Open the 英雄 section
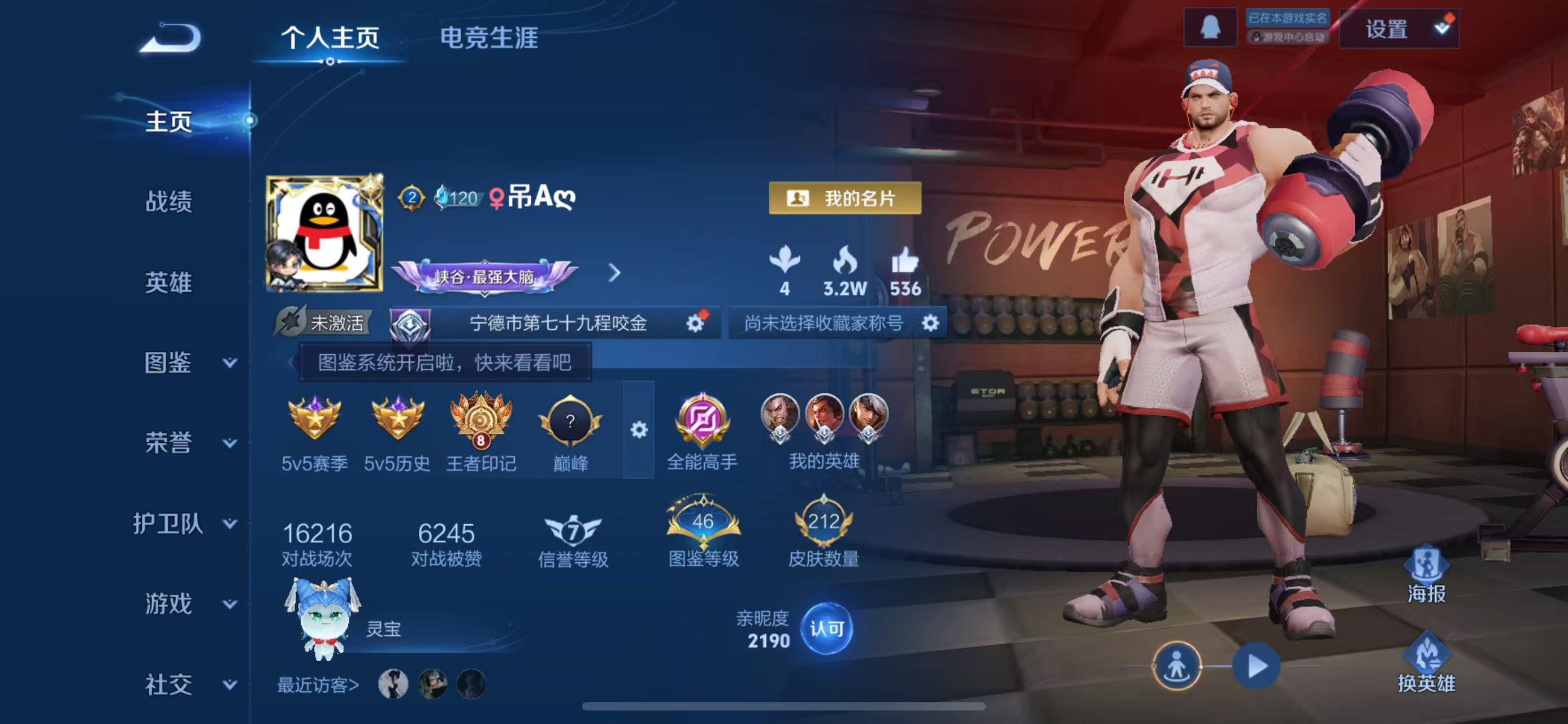This screenshot has height=724, width=1568. tap(168, 283)
